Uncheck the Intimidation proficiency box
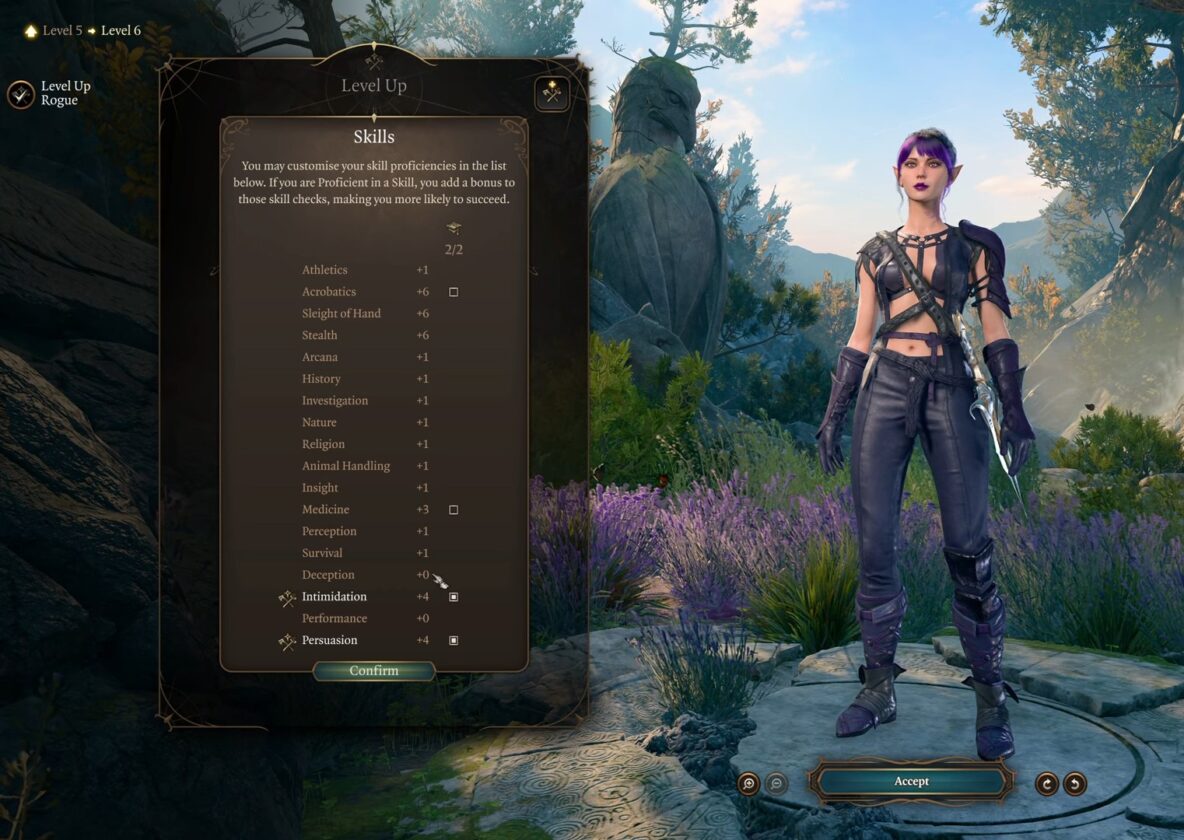Screen dimensions: 1184x840 click(453, 597)
